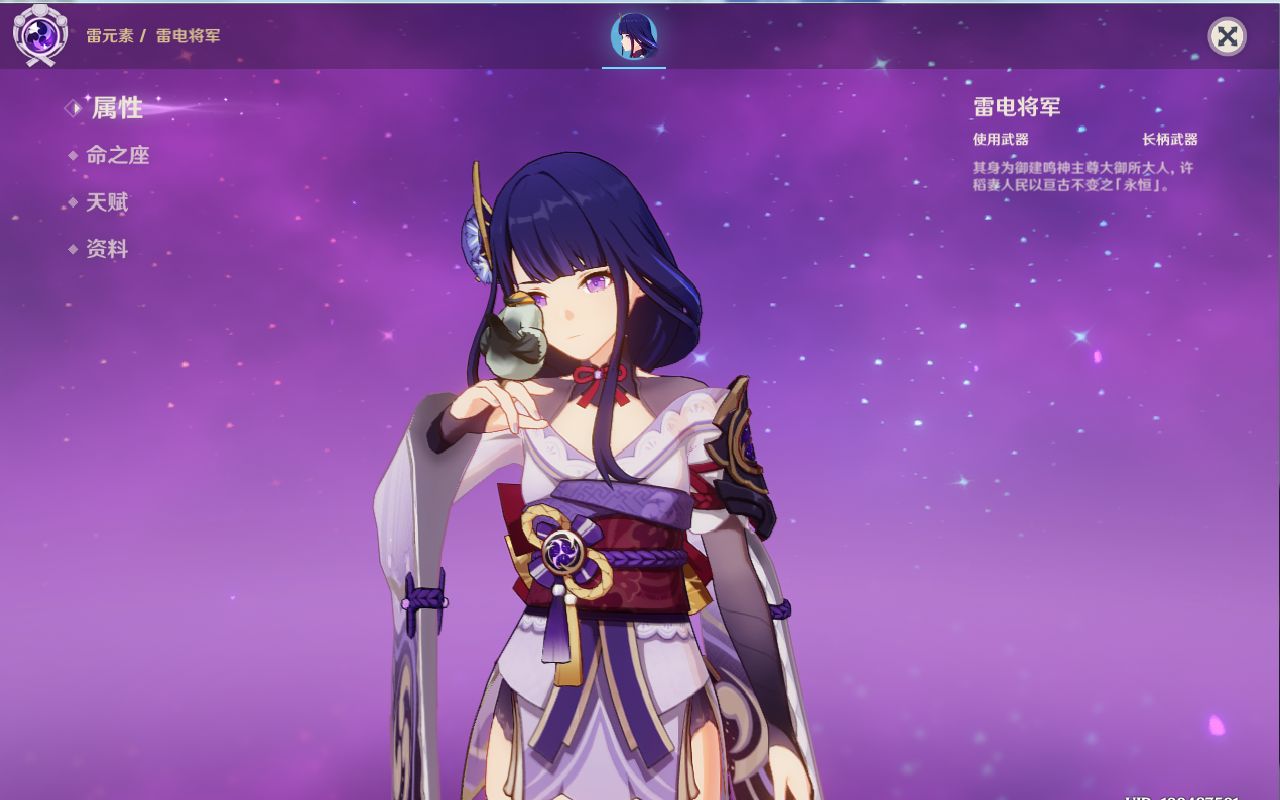Click the diamond marker beside 命之座
The height and width of the screenshot is (800, 1280).
[x=72, y=156]
